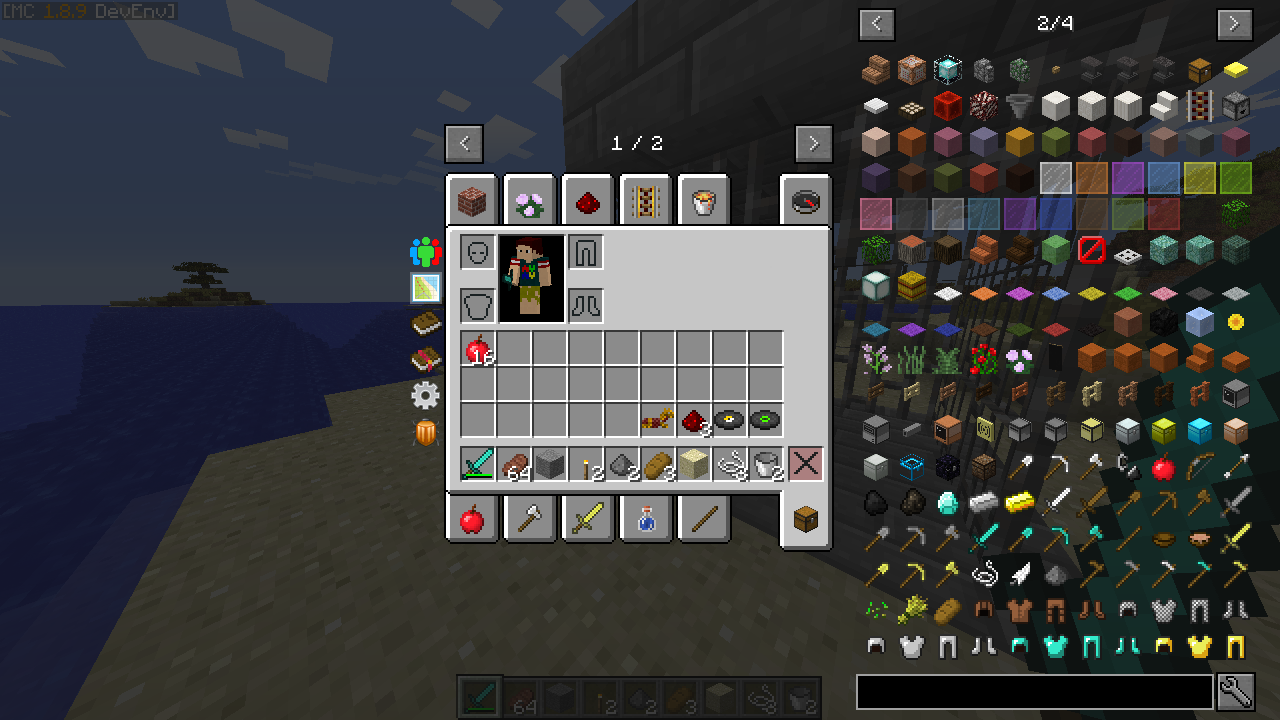
Task: Select the bread stack in hotbar
Action: pyautogui.click(x=658, y=464)
